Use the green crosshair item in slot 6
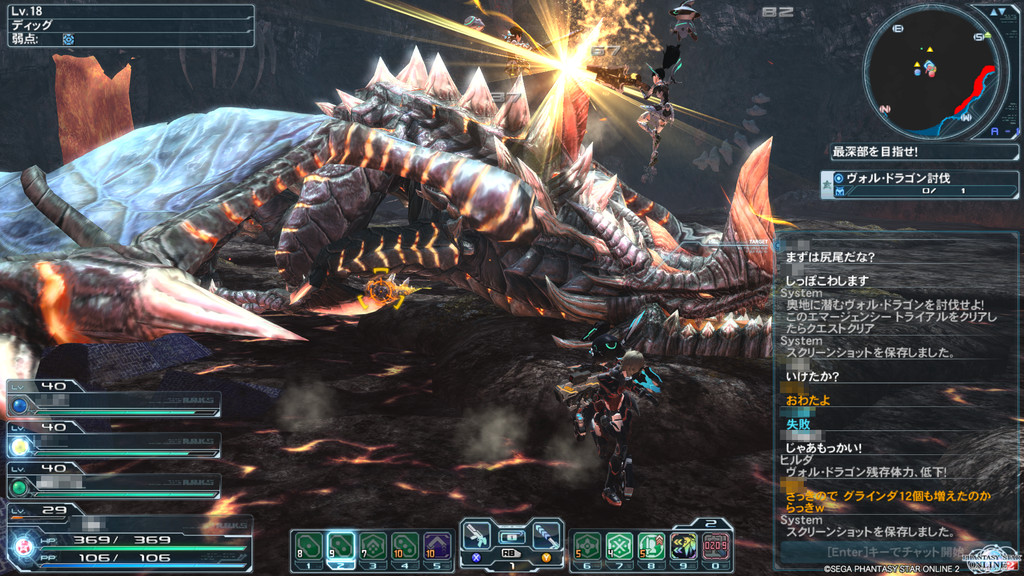Screen dimensions: 1024x576 [587, 546]
